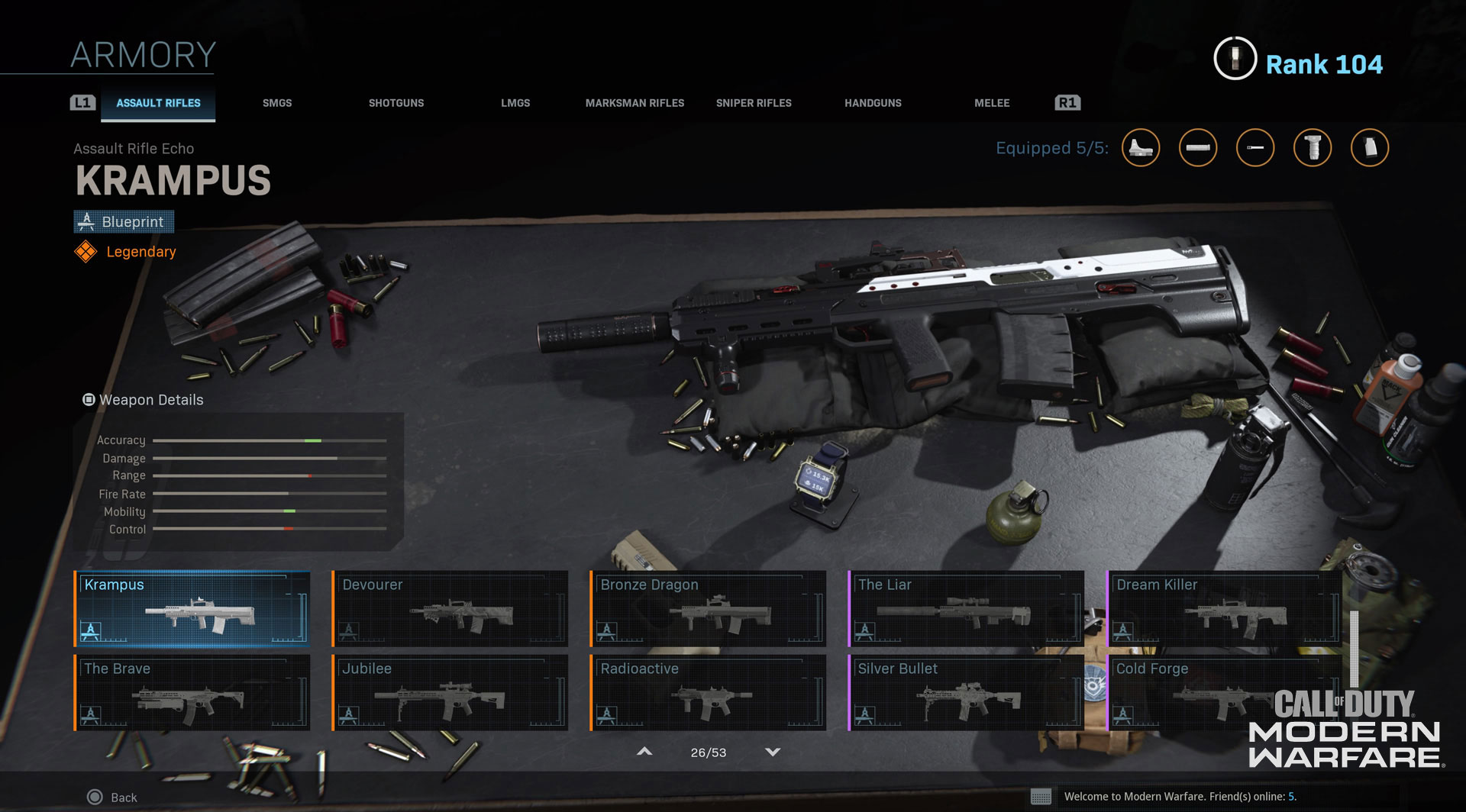The height and width of the screenshot is (812, 1466).
Task: Open the Handguns tab
Action: [x=873, y=103]
